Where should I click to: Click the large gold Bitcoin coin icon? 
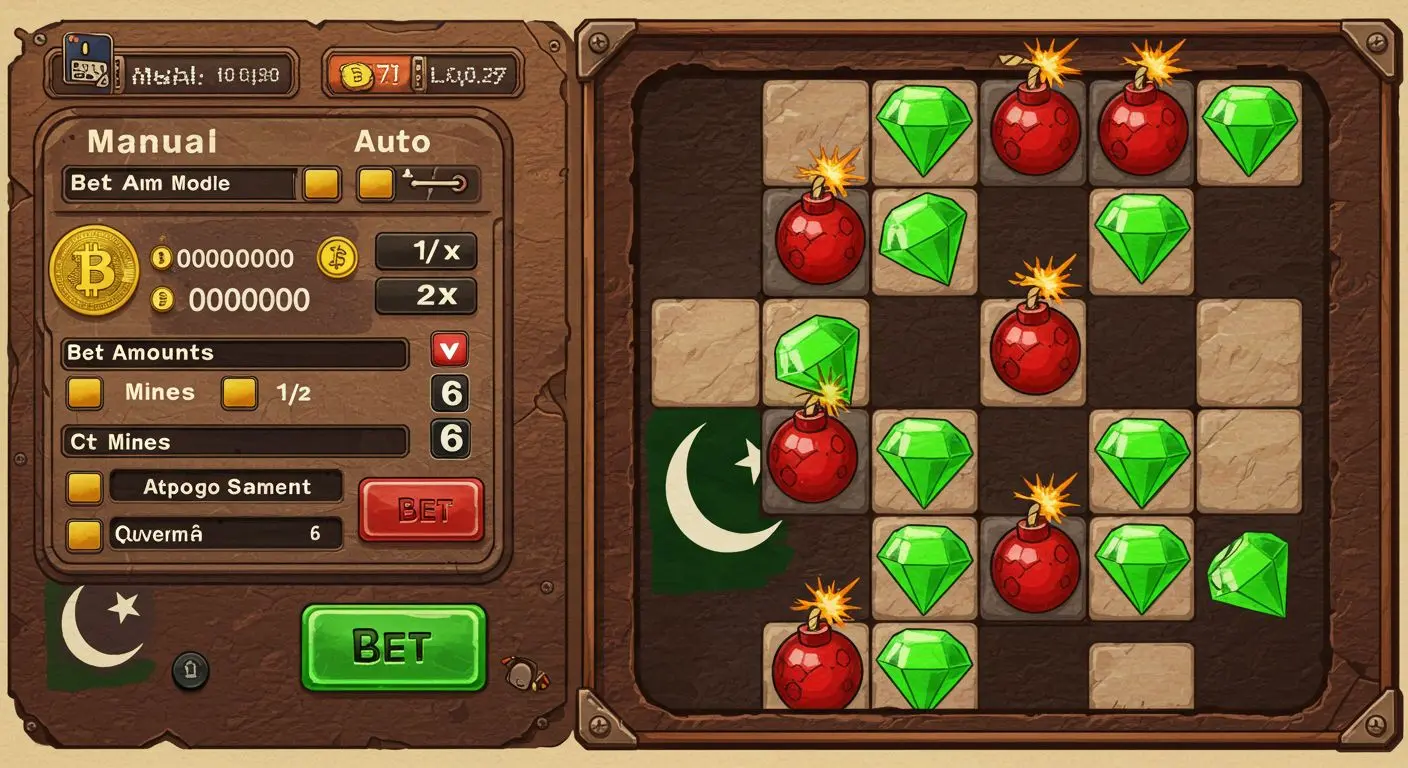[94, 271]
